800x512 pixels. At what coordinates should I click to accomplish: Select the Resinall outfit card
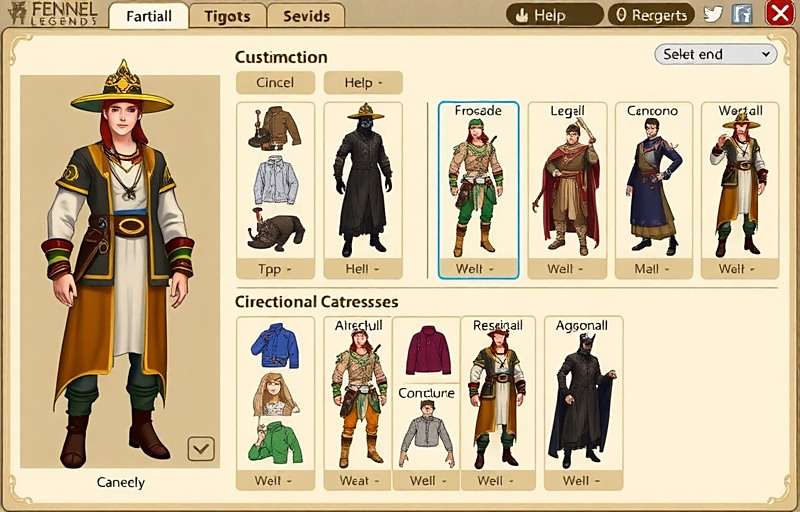[x=497, y=400]
